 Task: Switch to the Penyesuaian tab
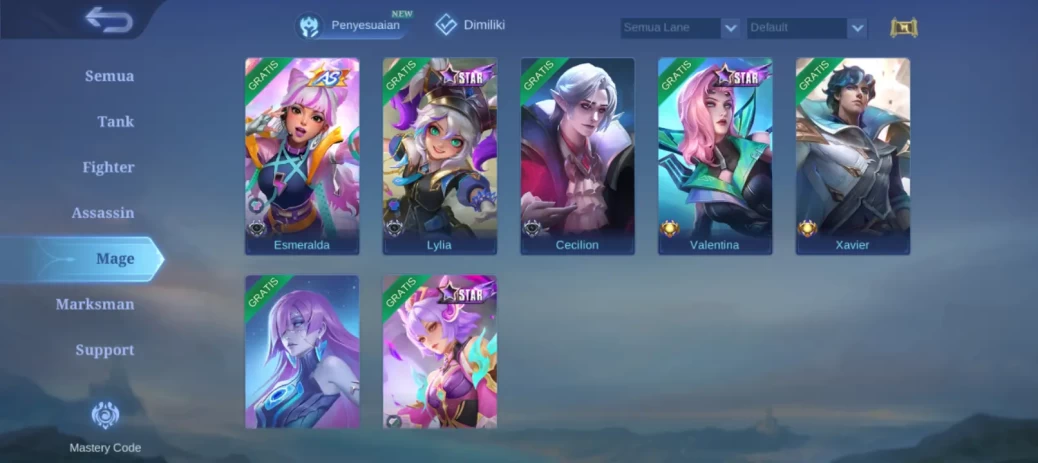tap(355, 25)
